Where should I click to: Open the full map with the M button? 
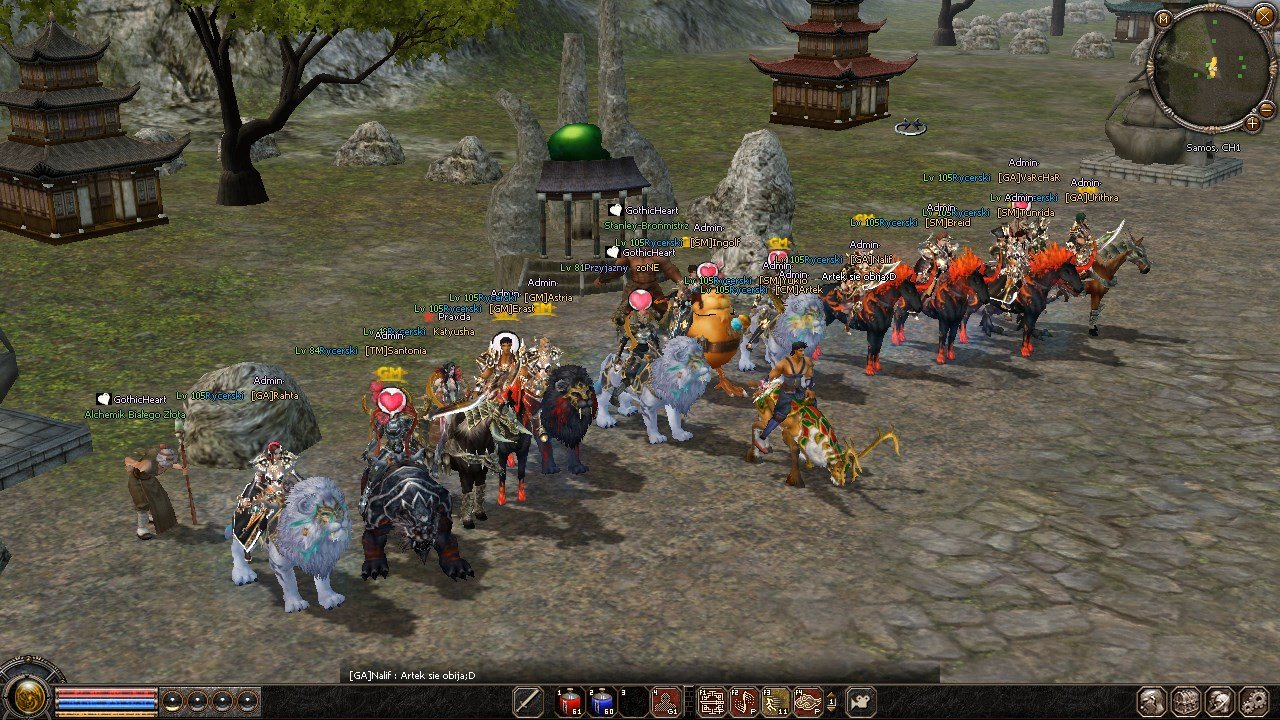click(x=1163, y=18)
